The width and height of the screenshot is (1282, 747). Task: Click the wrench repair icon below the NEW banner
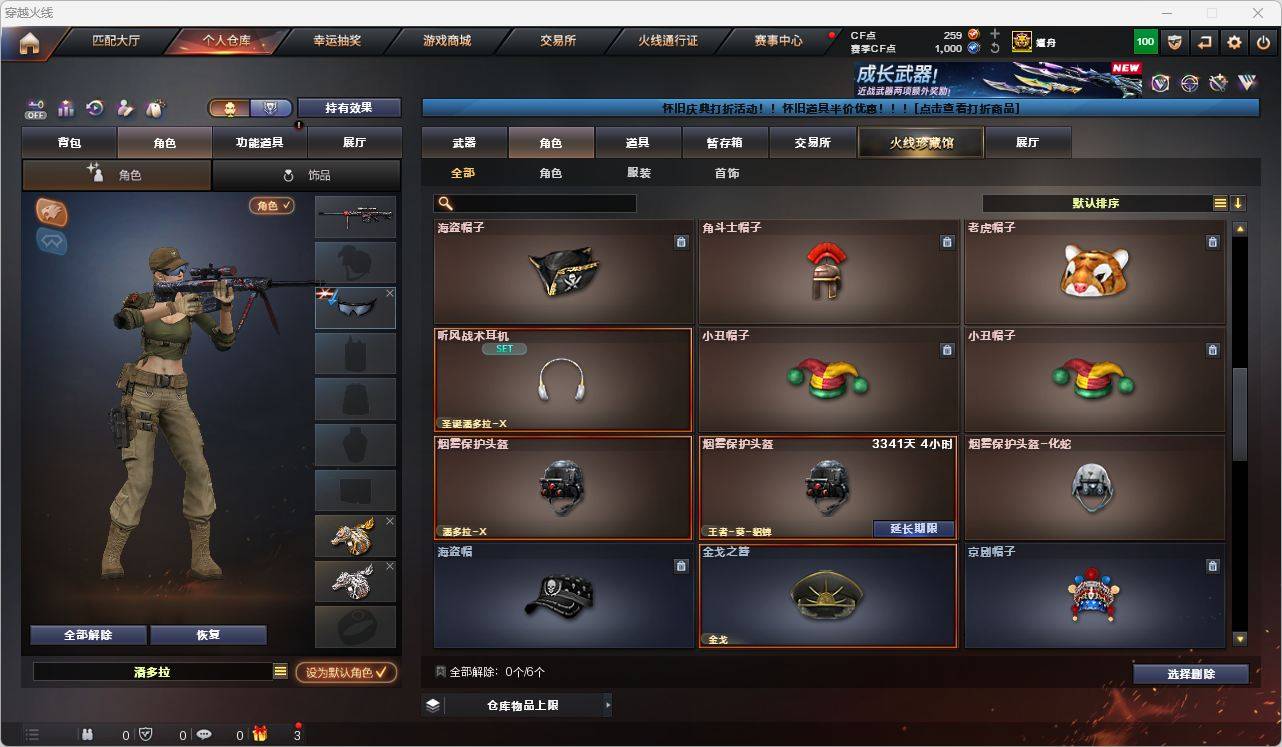click(1218, 83)
